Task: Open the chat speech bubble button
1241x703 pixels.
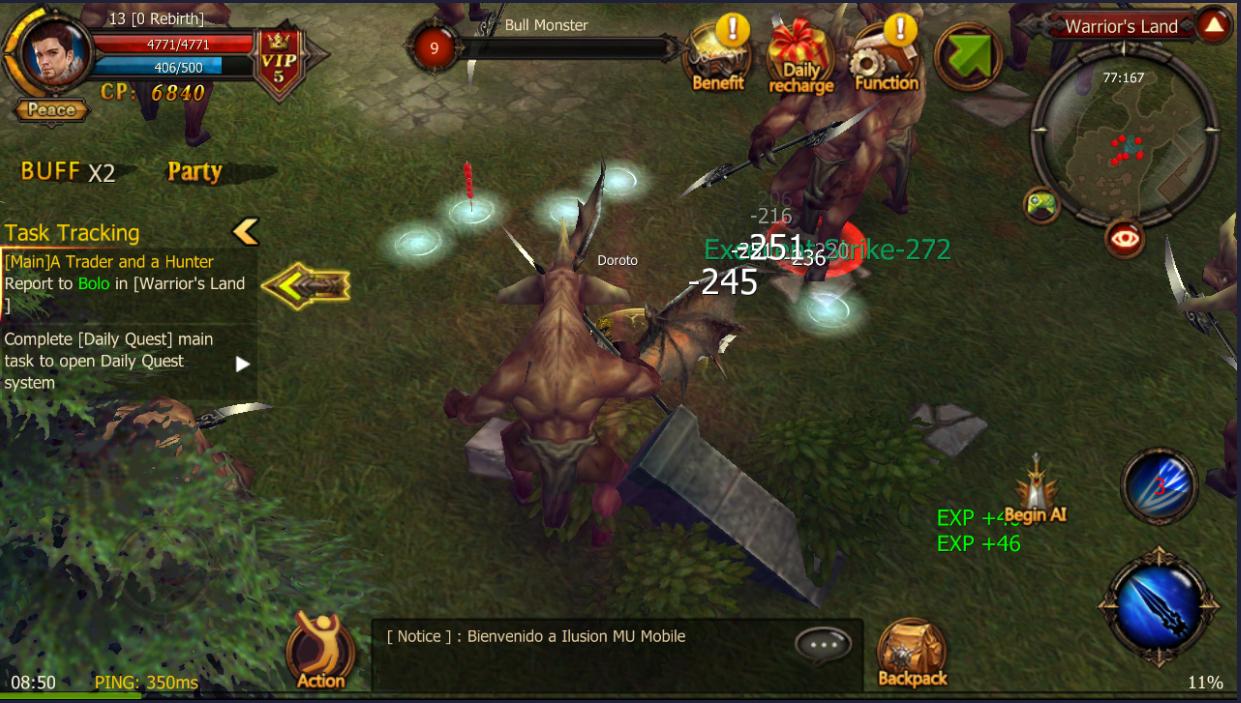Action: coord(823,646)
